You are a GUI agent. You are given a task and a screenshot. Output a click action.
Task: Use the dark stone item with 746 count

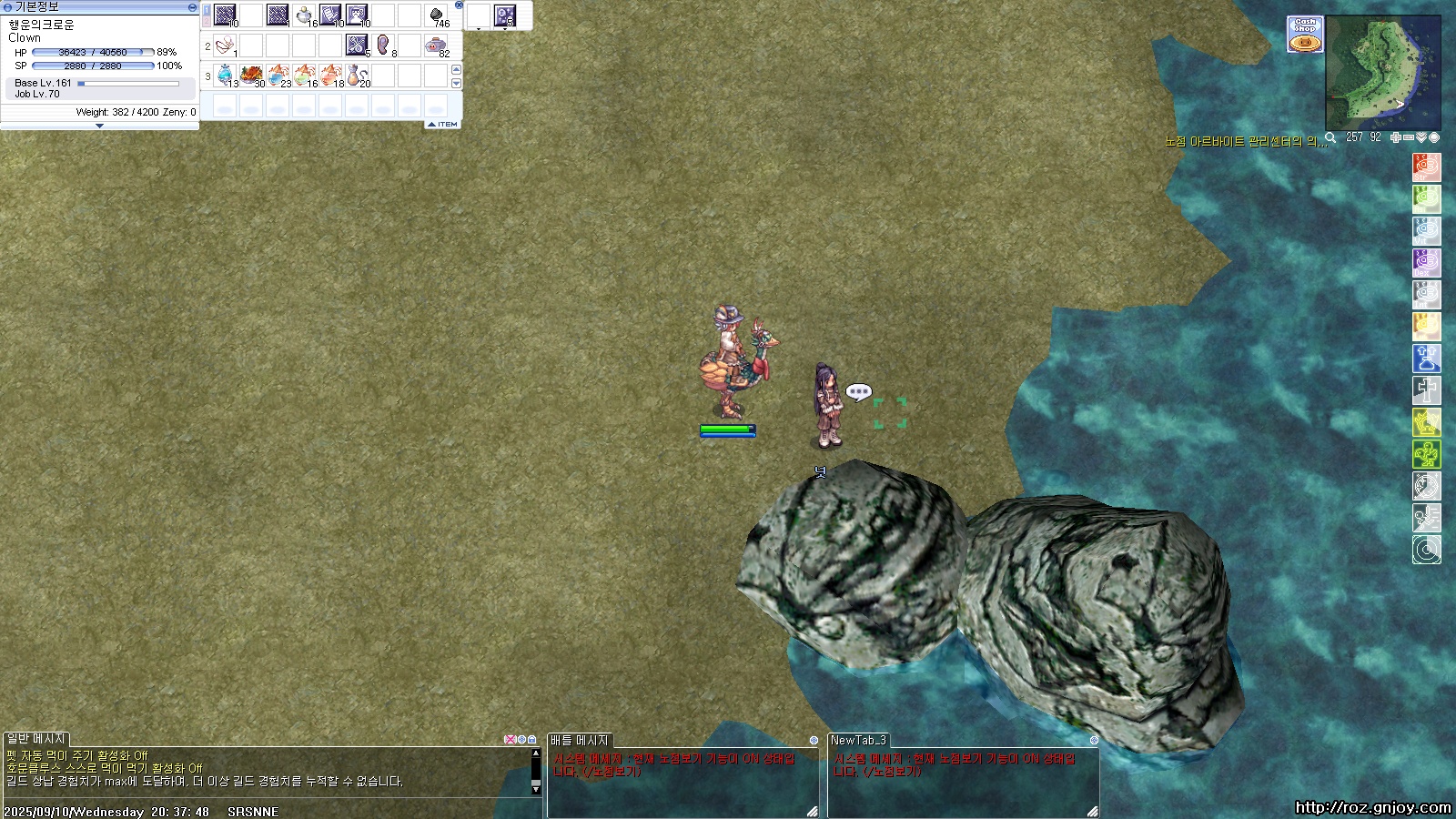click(436, 15)
